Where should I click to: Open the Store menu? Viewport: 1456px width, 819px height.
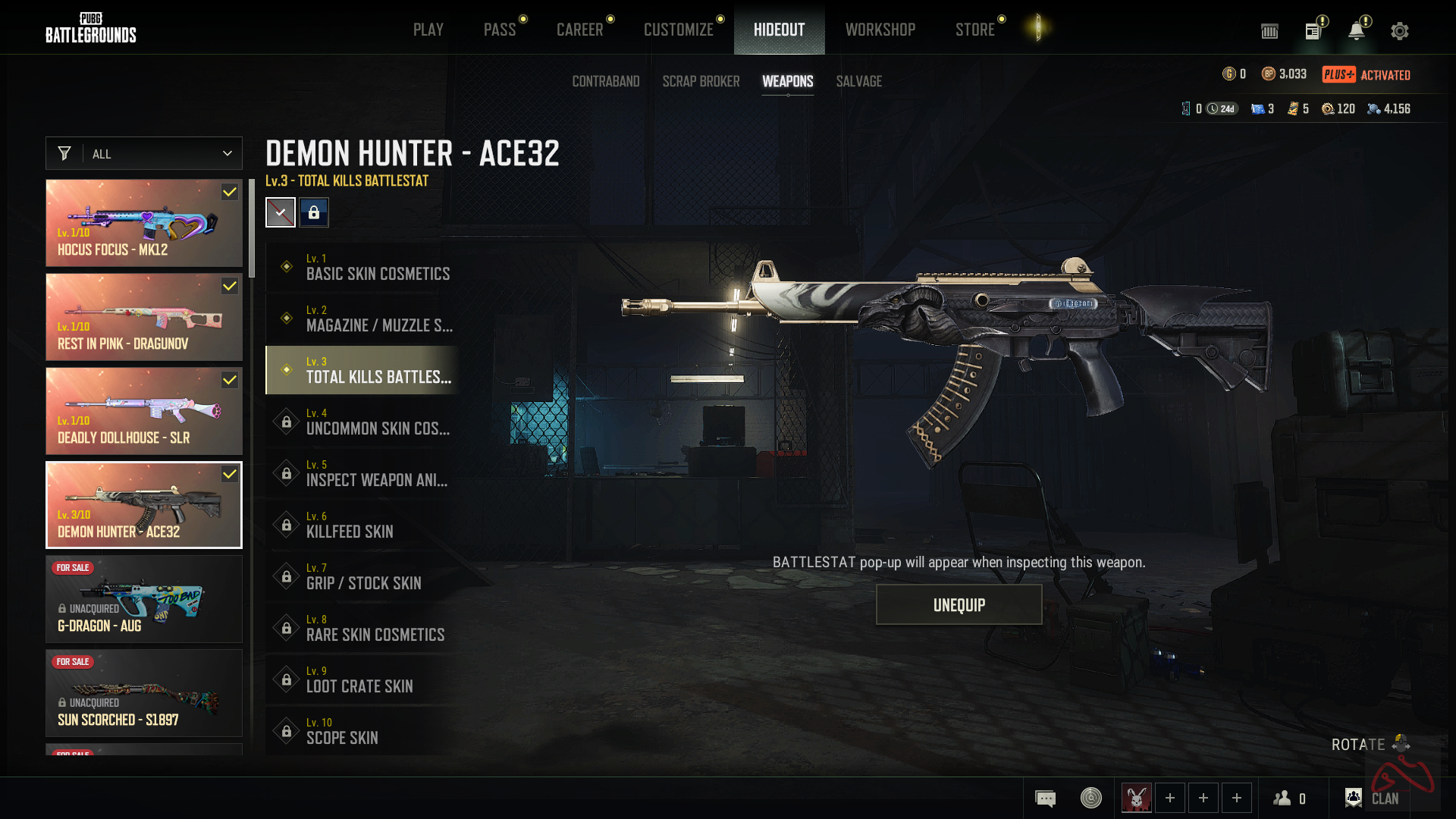(x=974, y=30)
